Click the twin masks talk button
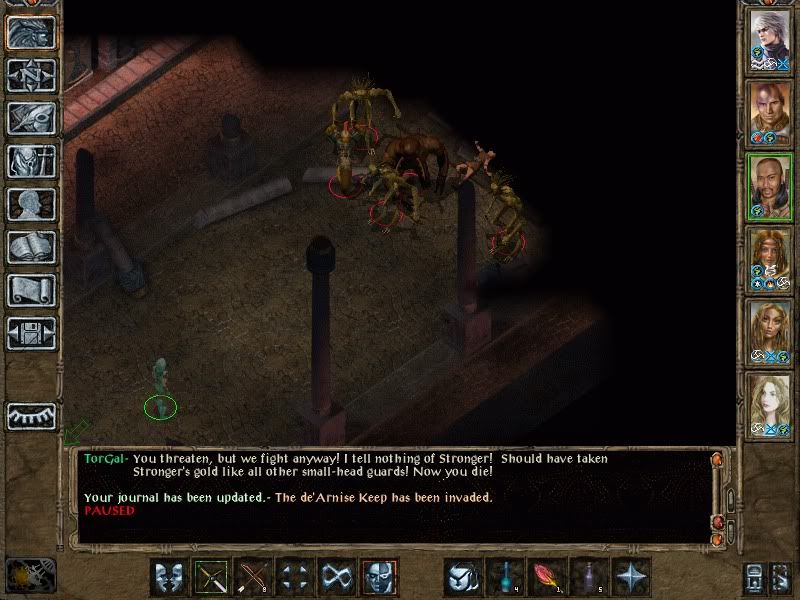 (x=170, y=577)
